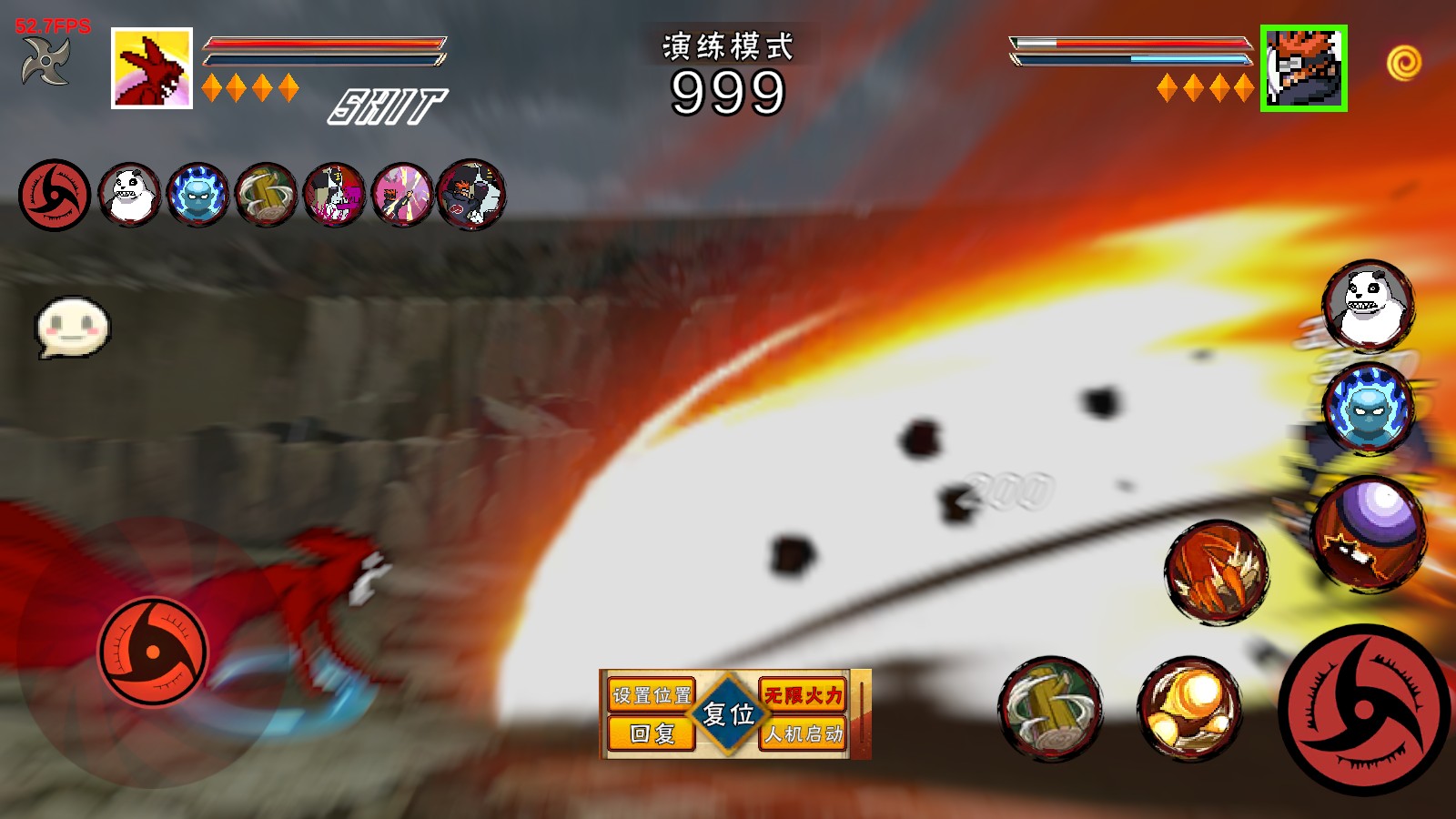Click the 设置位置 button
The image size is (1456, 819).
[651, 695]
